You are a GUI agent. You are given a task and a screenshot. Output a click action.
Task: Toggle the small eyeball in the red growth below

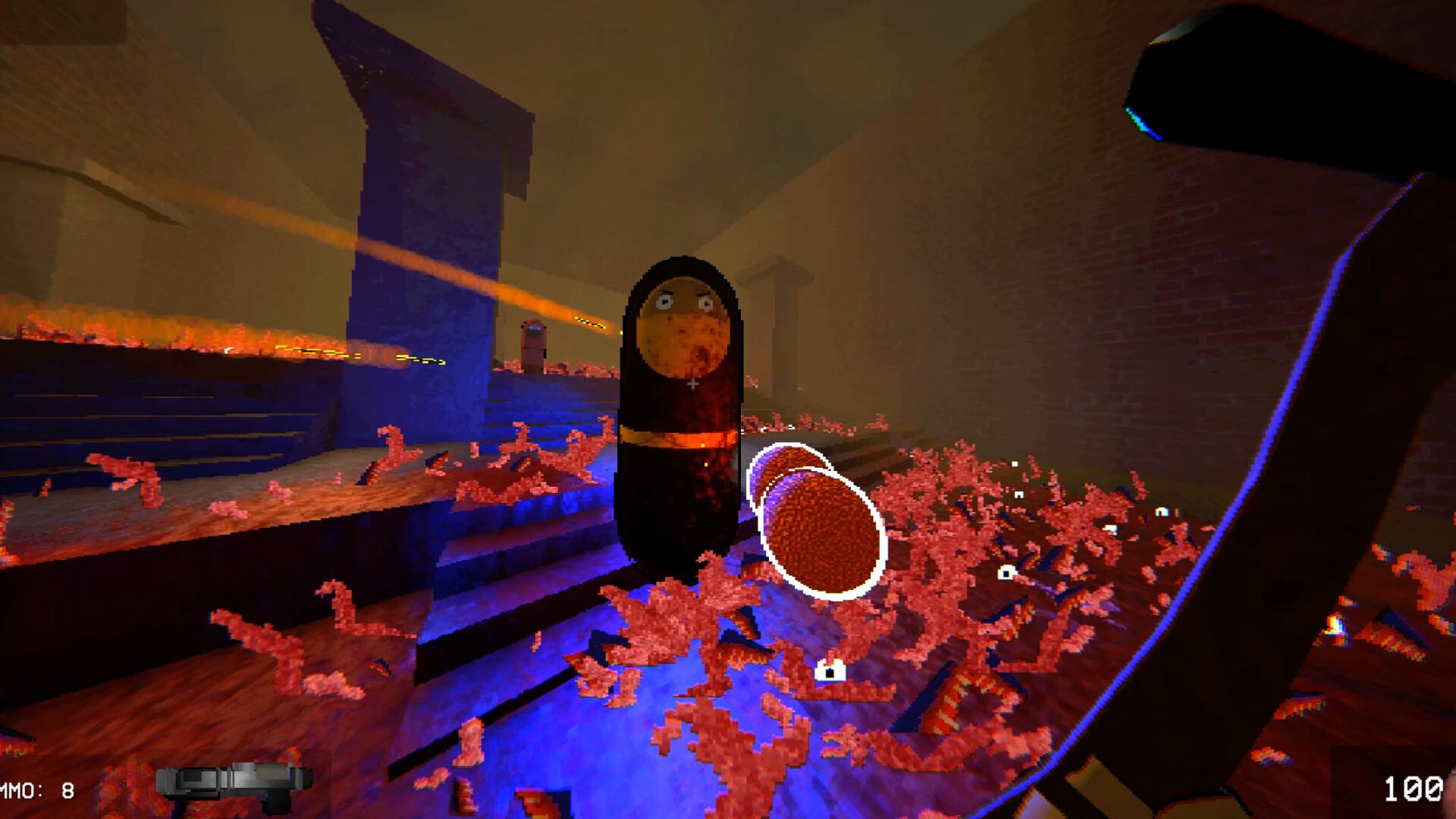[830, 671]
